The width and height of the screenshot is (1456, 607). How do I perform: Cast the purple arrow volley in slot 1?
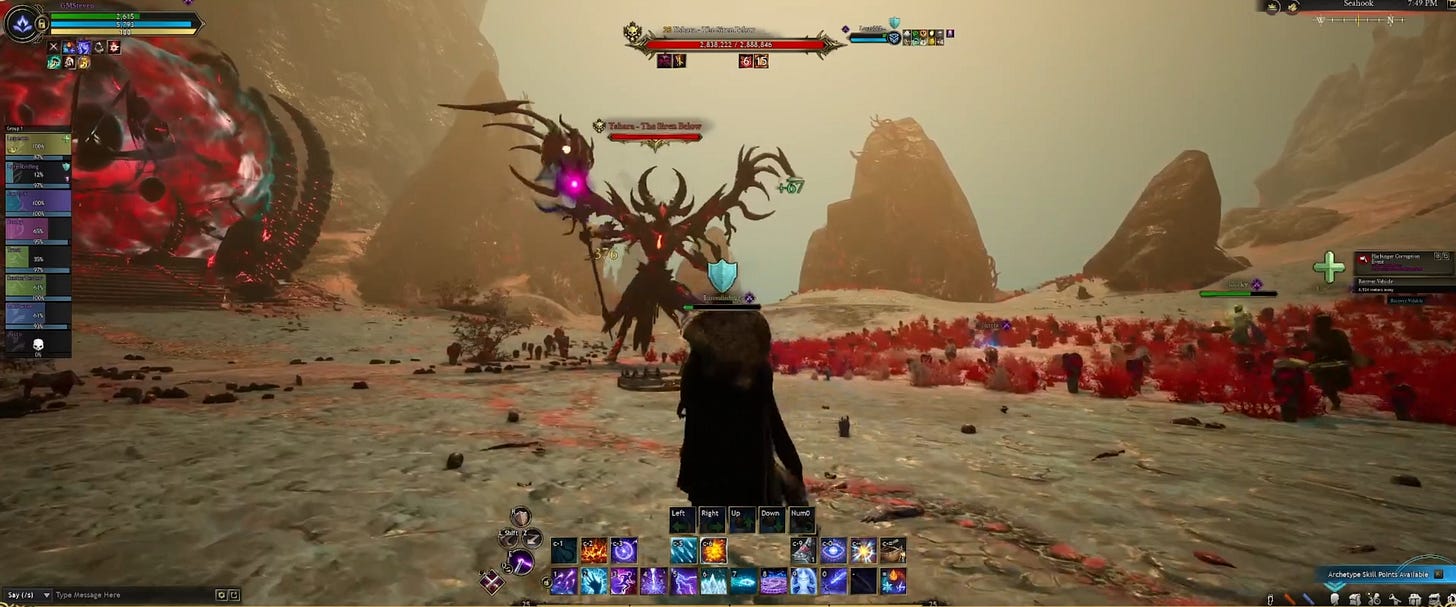tap(565, 581)
